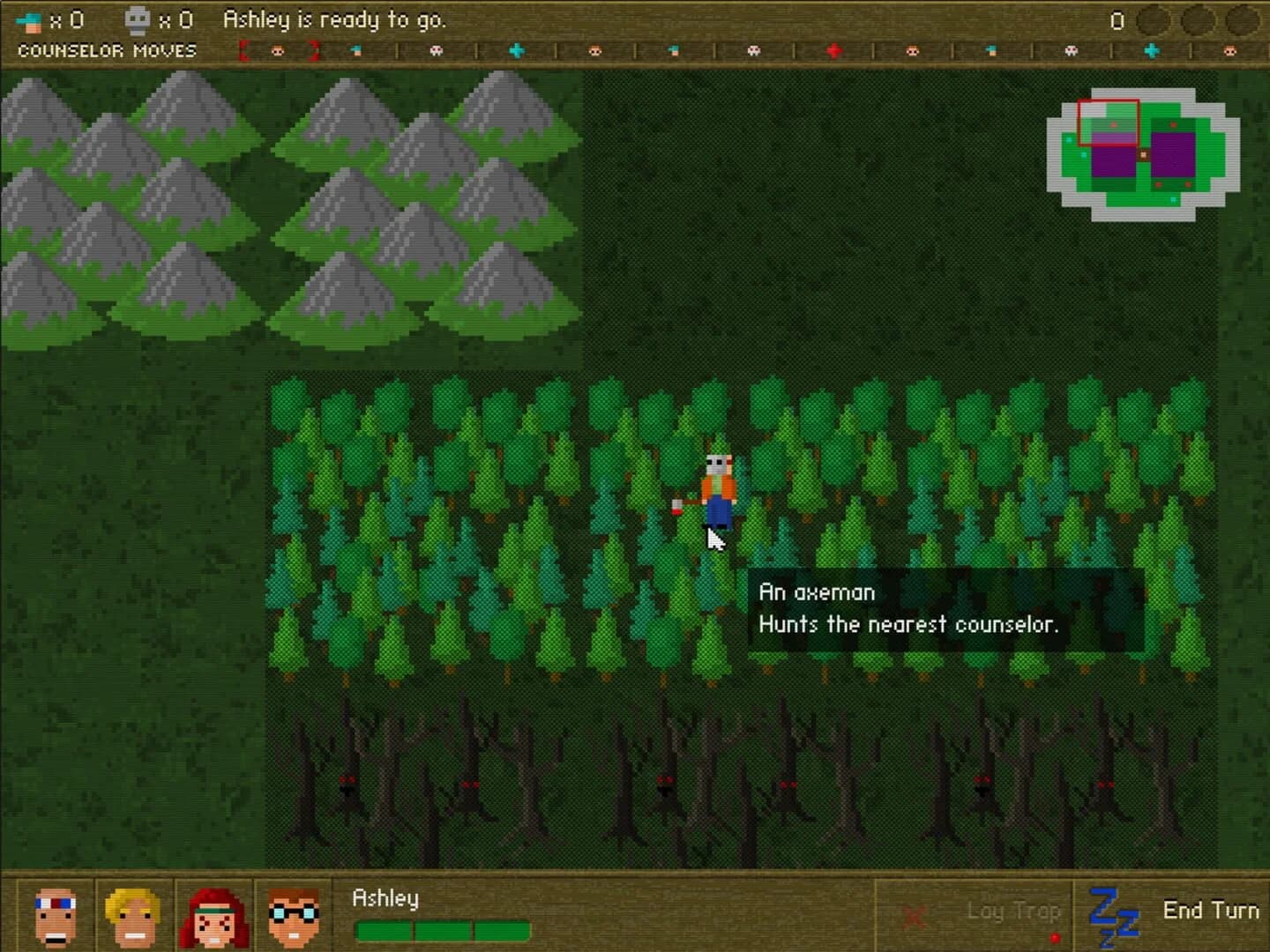Select the white skull icon on the turn track
Viewport: 1270px width, 952px height.
(x=435, y=51)
